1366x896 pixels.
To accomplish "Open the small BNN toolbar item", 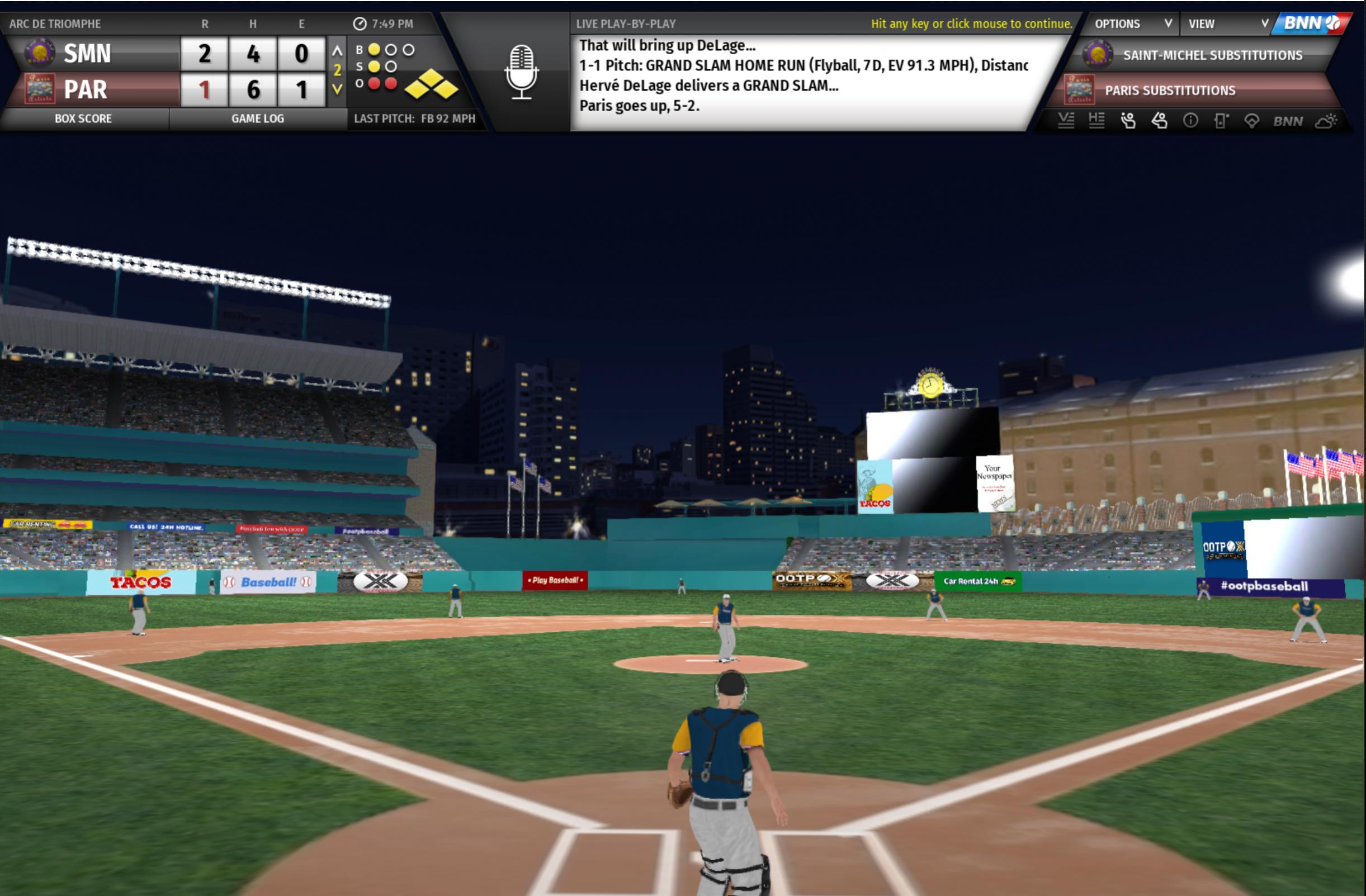I will pos(1288,121).
